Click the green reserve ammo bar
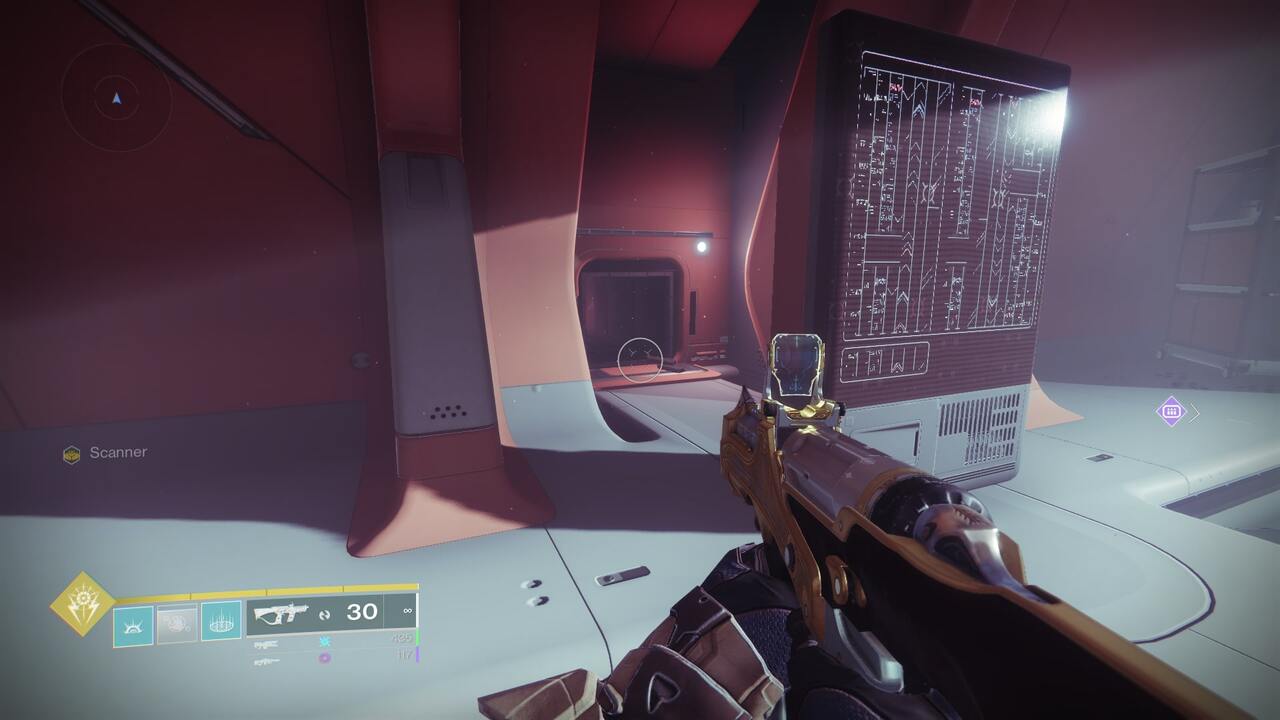The width and height of the screenshot is (1280, 720). coord(418,638)
